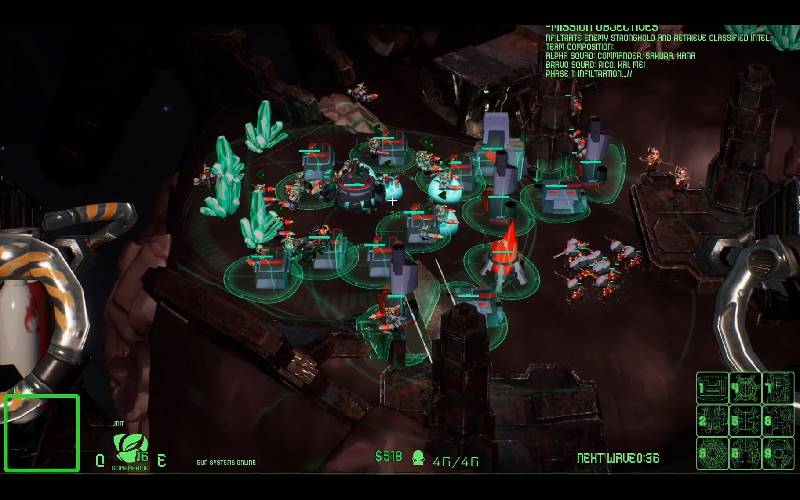This screenshot has width=800, height=500.
Task: Select build slot number 9
Action: (x=777, y=452)
